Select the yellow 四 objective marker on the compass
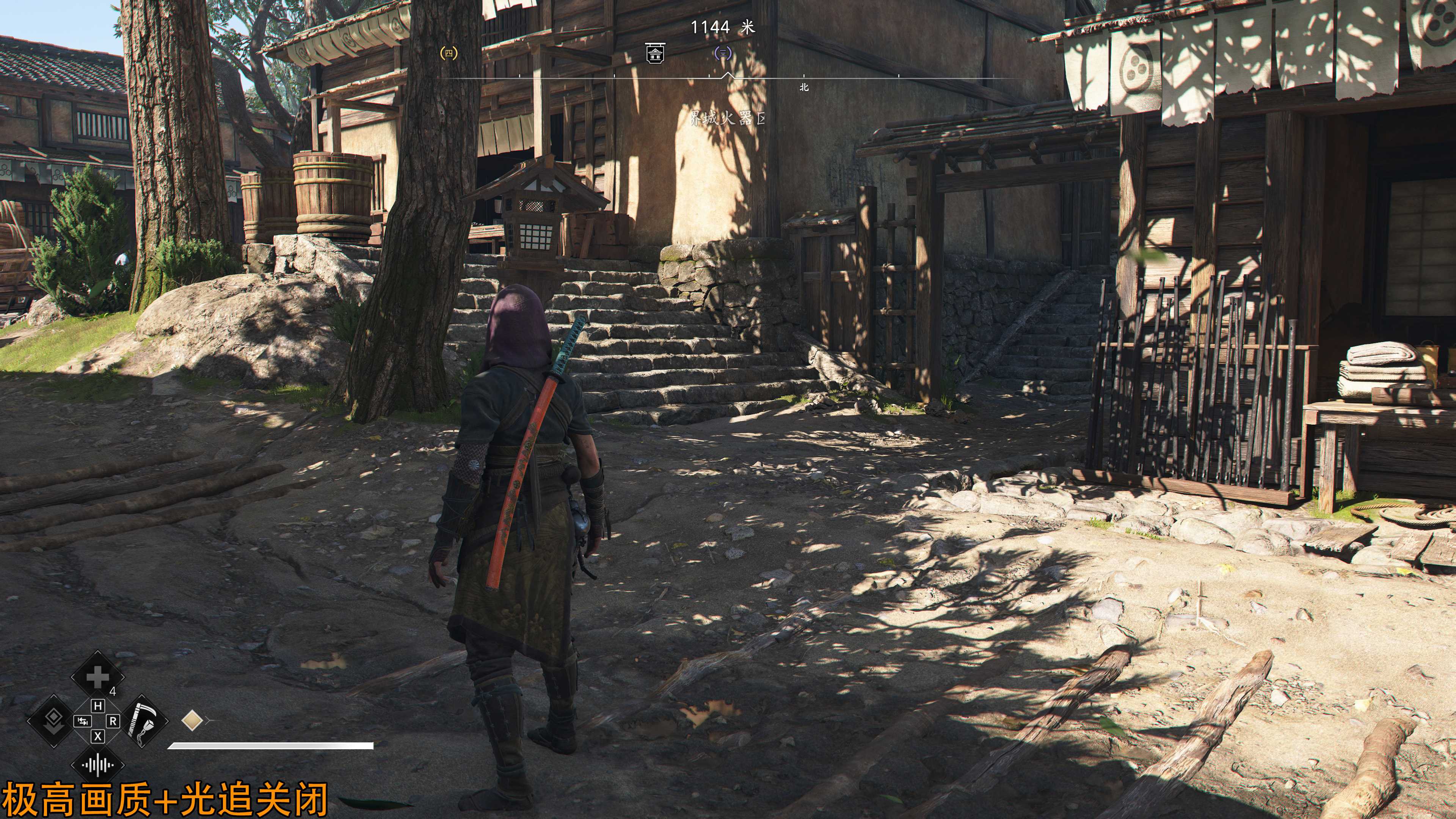The width and height of the screenshot is (1456, 819). tap(449, 53)
